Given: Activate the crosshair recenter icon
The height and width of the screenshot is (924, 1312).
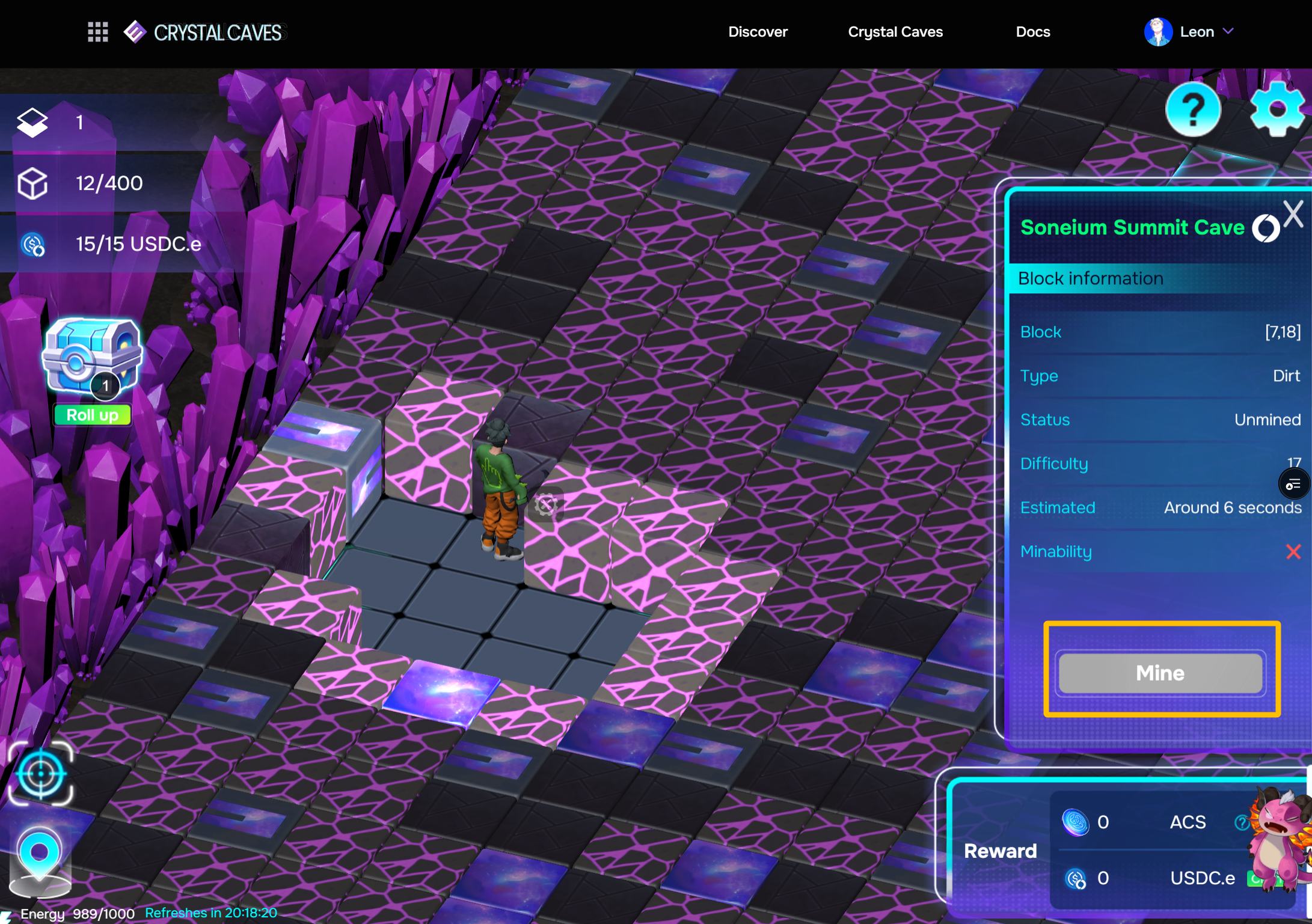Looking at the screenshot, I should (x=40, y=774).
